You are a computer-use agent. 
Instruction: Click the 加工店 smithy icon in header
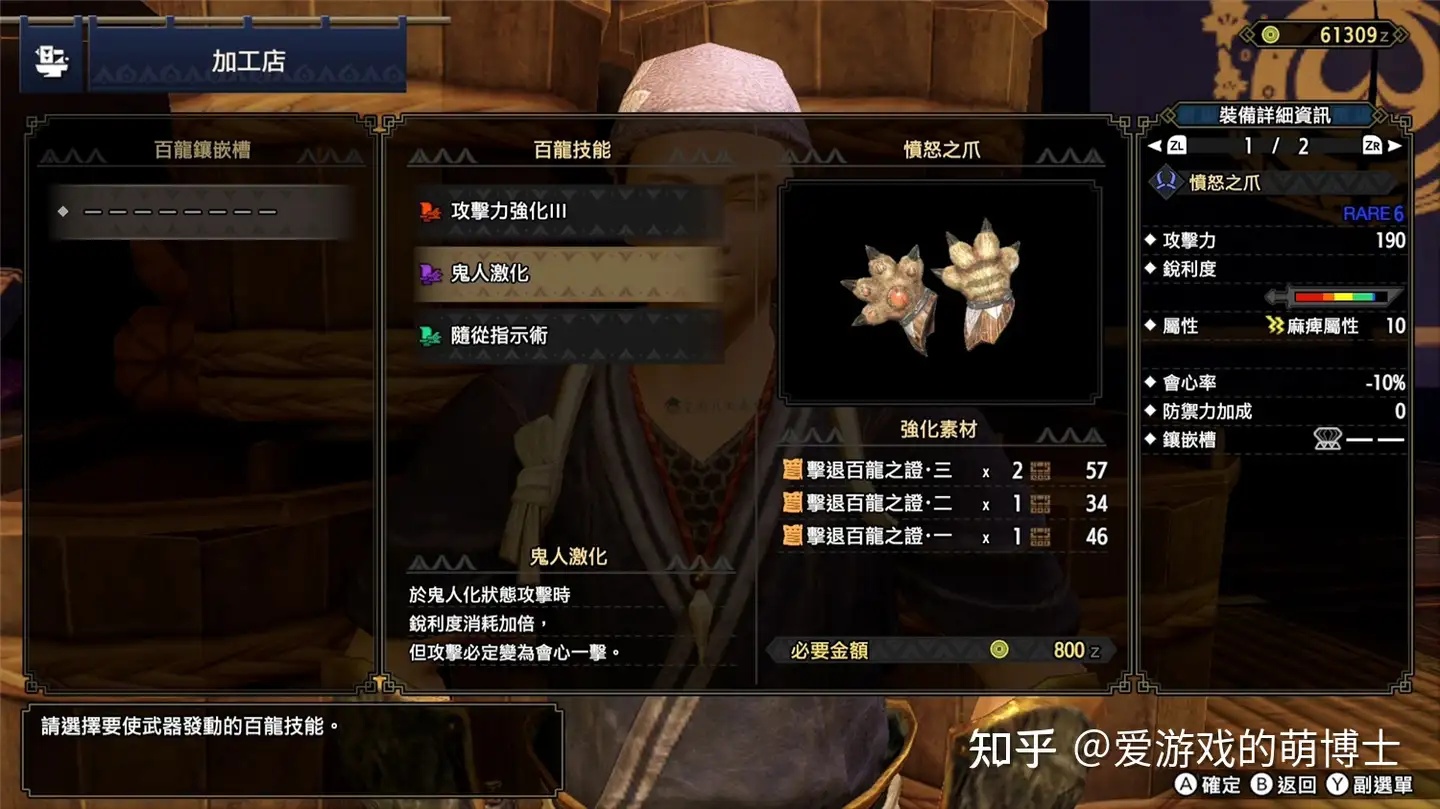click(51, 61)
